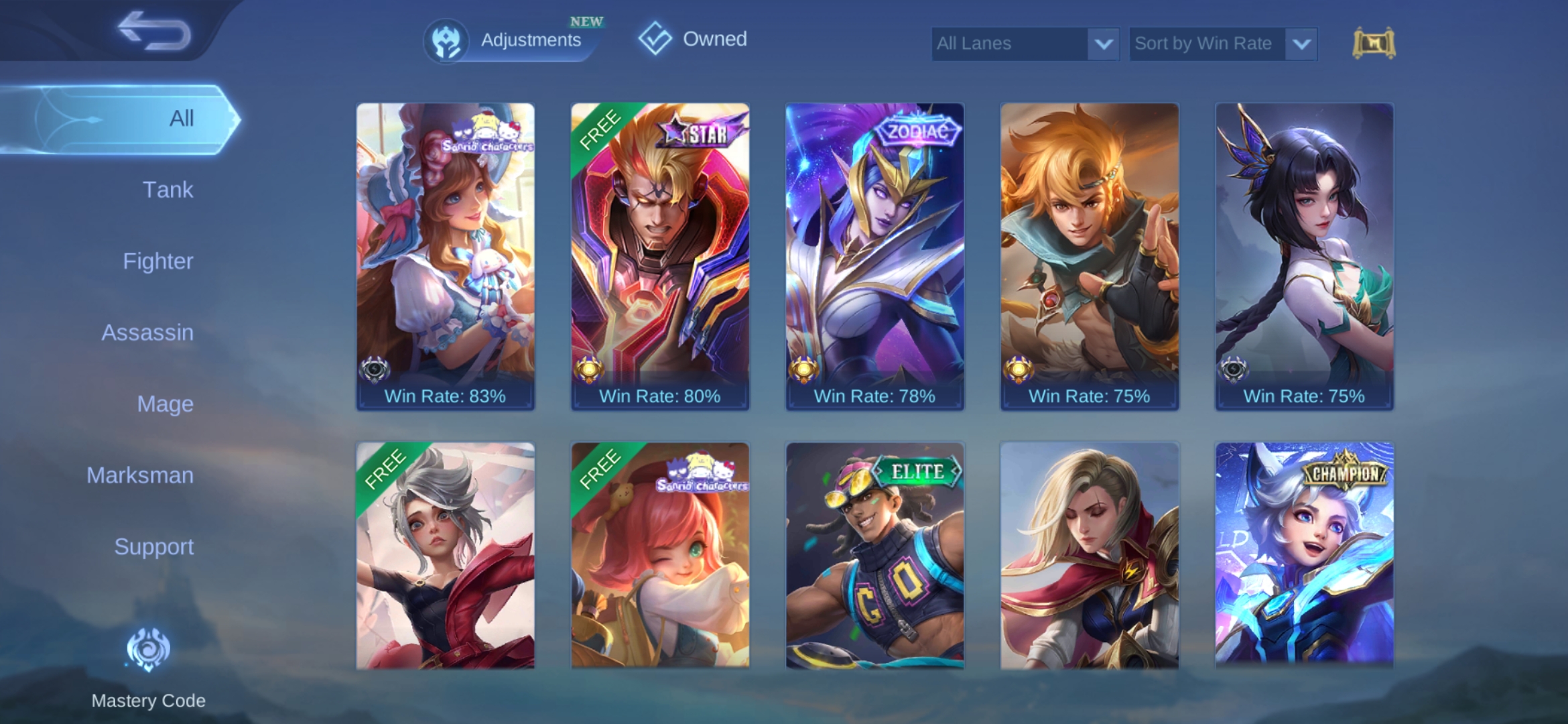Pick the ZODIAC skin hero card

874,255
